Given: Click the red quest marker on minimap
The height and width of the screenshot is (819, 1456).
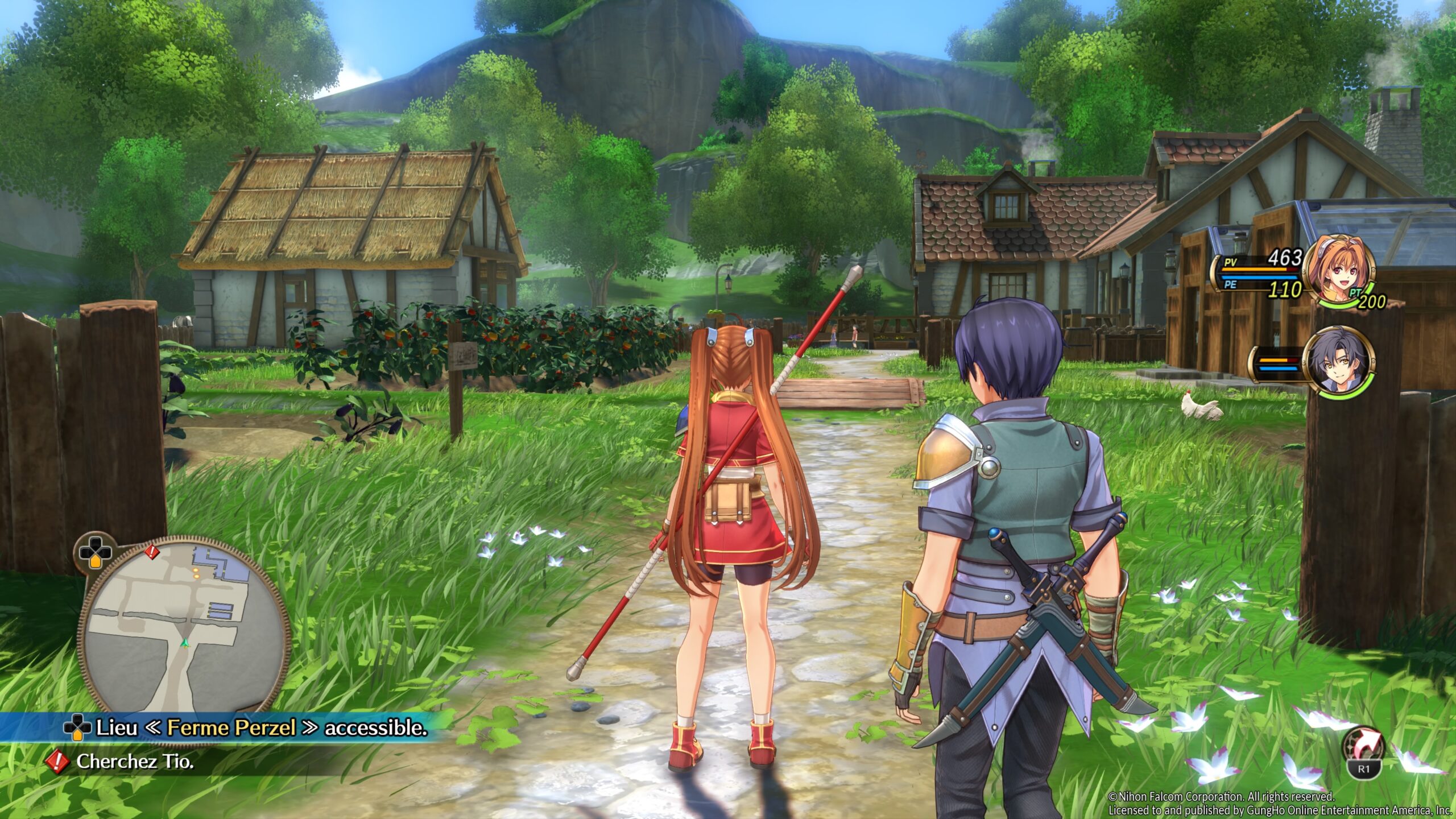Looking at the screenshot, I should [151, 551].
